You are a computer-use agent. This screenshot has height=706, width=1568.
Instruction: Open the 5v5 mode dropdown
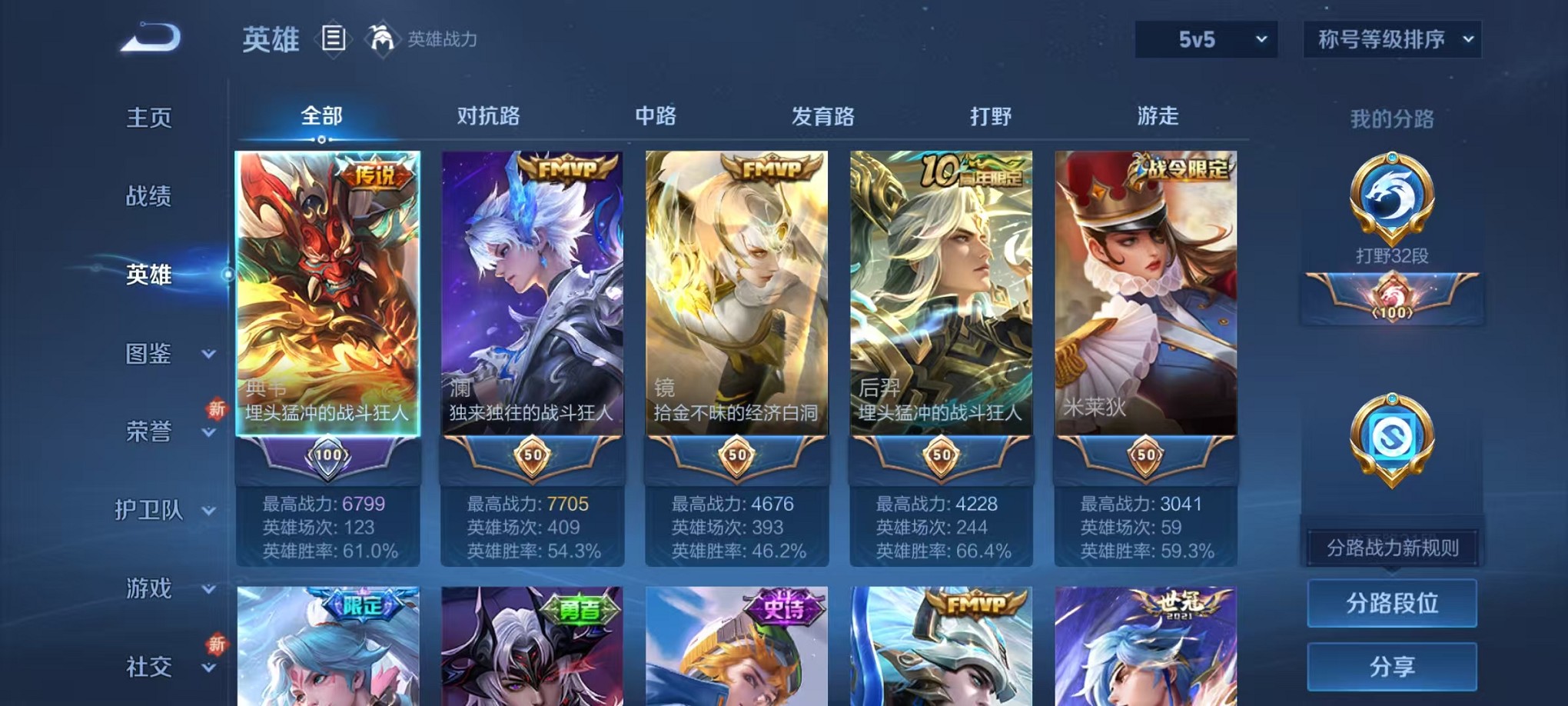[1204, 38]
